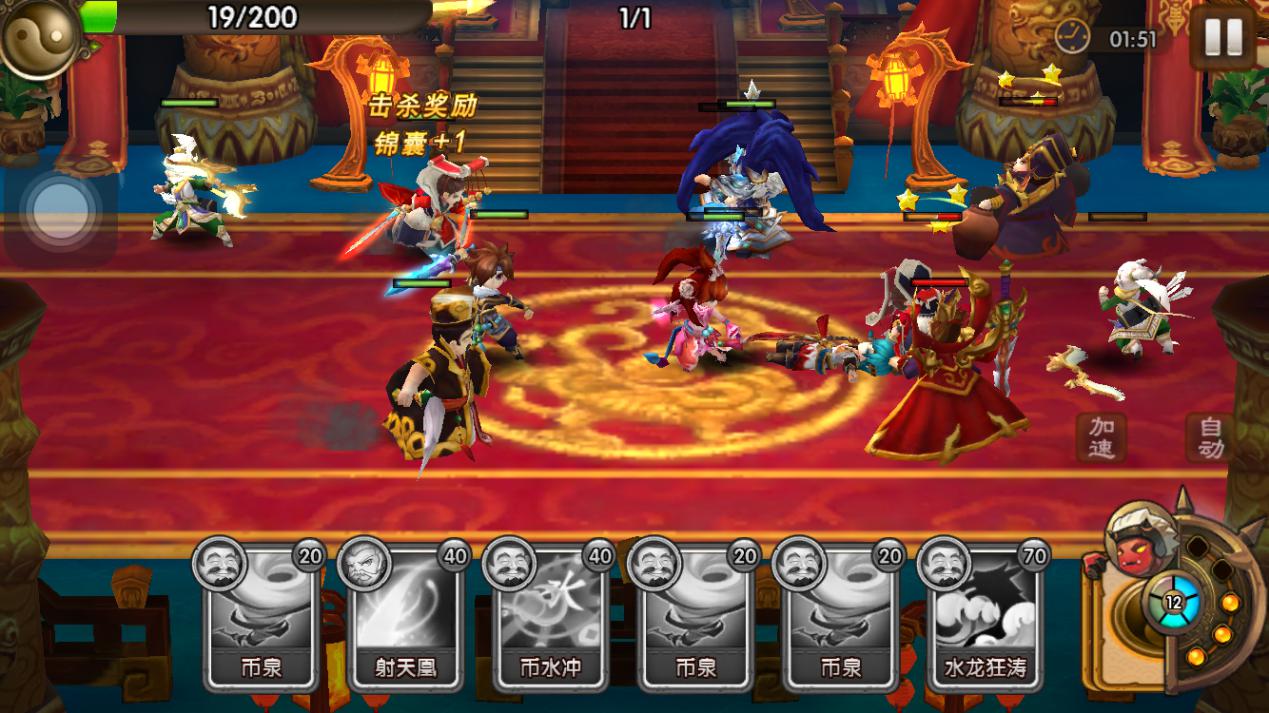The width and height of the screenshot is (1269, 713).
Task: Pause the battle
Action: click(x=1222, y=38)
